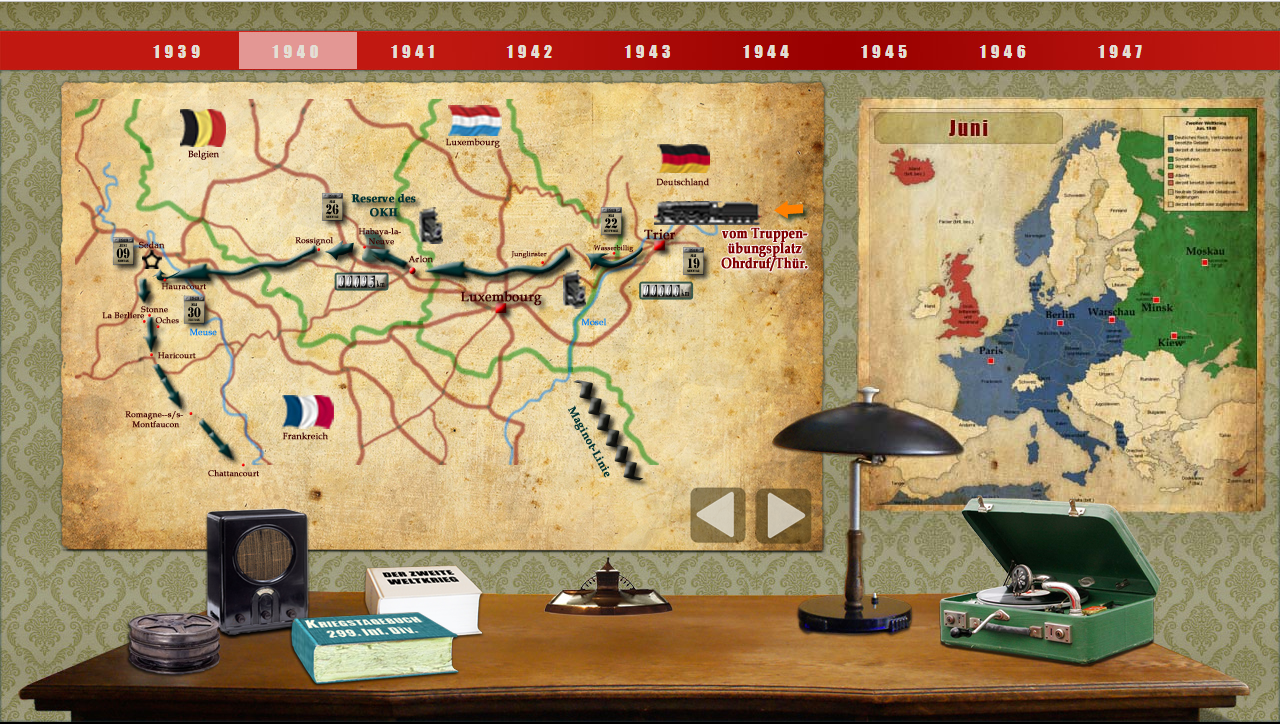Viewport: 1280px width, 724px height.
Task: Select the stack of film reels
Action: click(x=173, y=641)
